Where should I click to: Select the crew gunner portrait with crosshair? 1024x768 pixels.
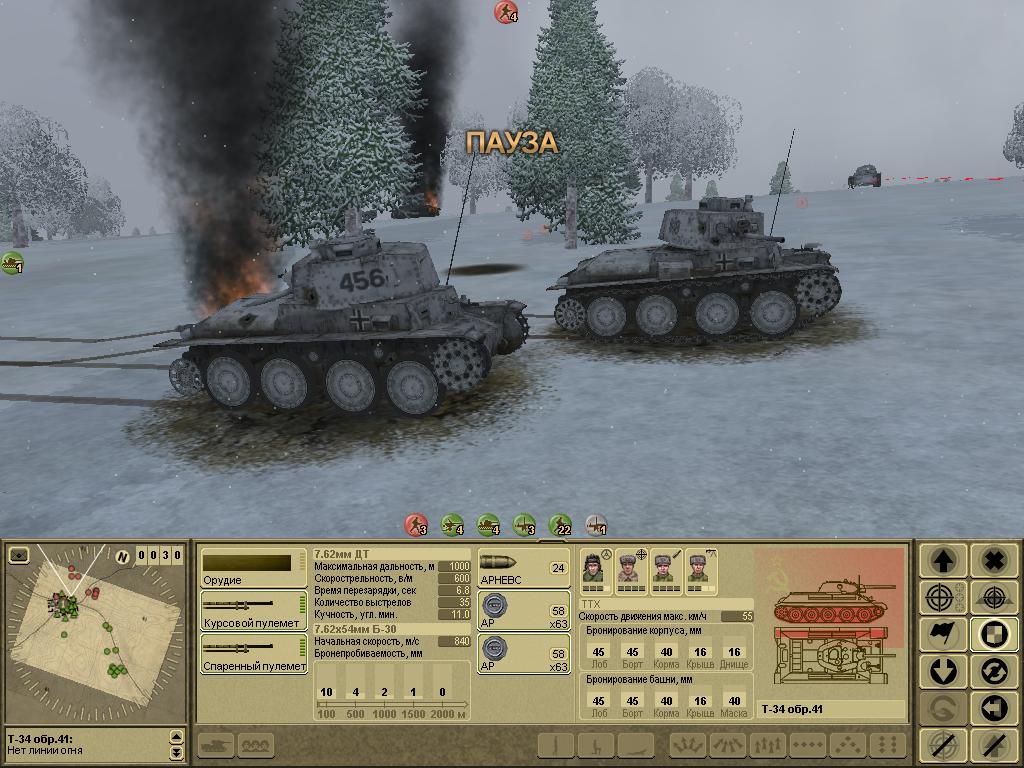630,570
